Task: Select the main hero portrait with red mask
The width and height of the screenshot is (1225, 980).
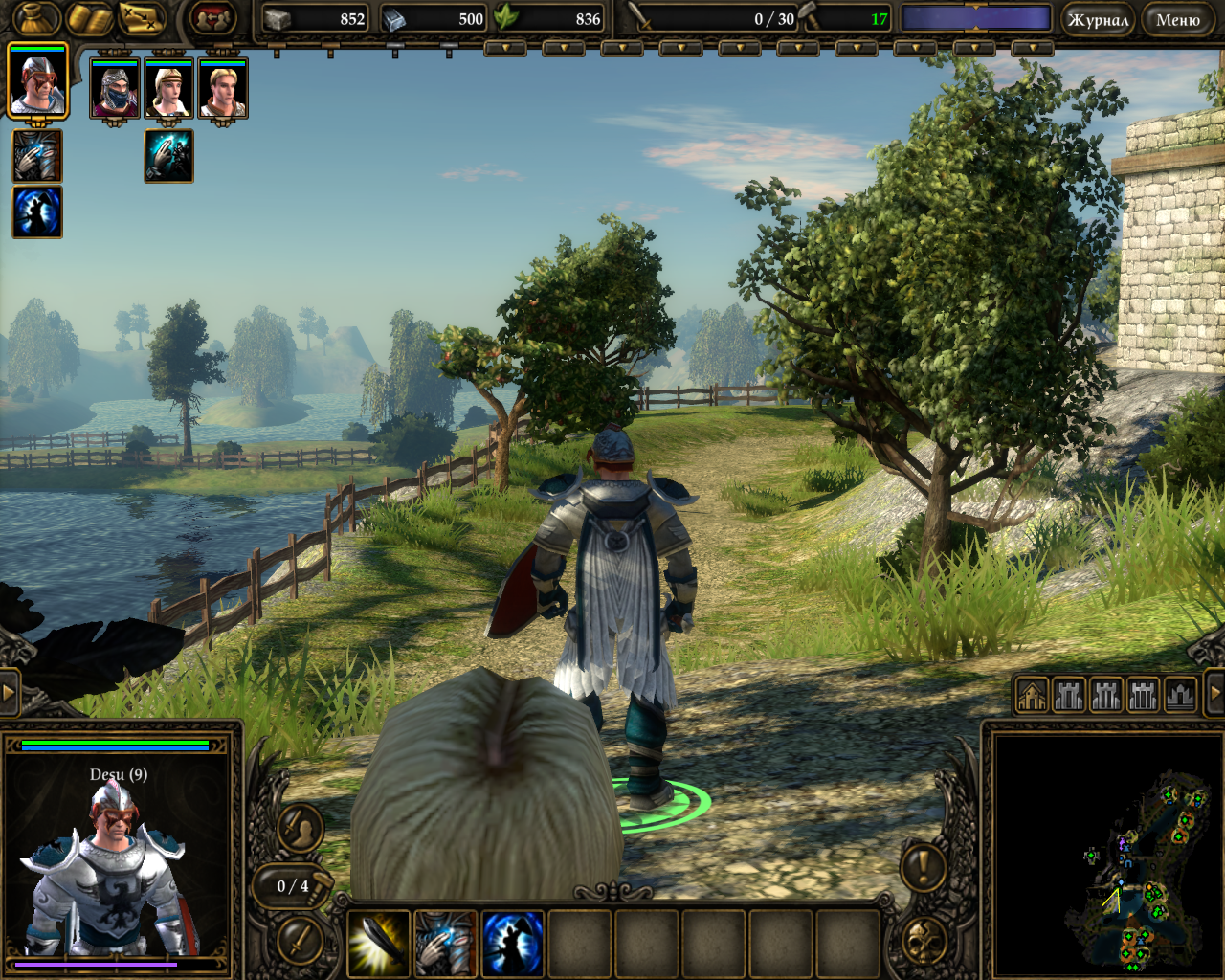Action: pyautogui.click(x=37, y=82)
